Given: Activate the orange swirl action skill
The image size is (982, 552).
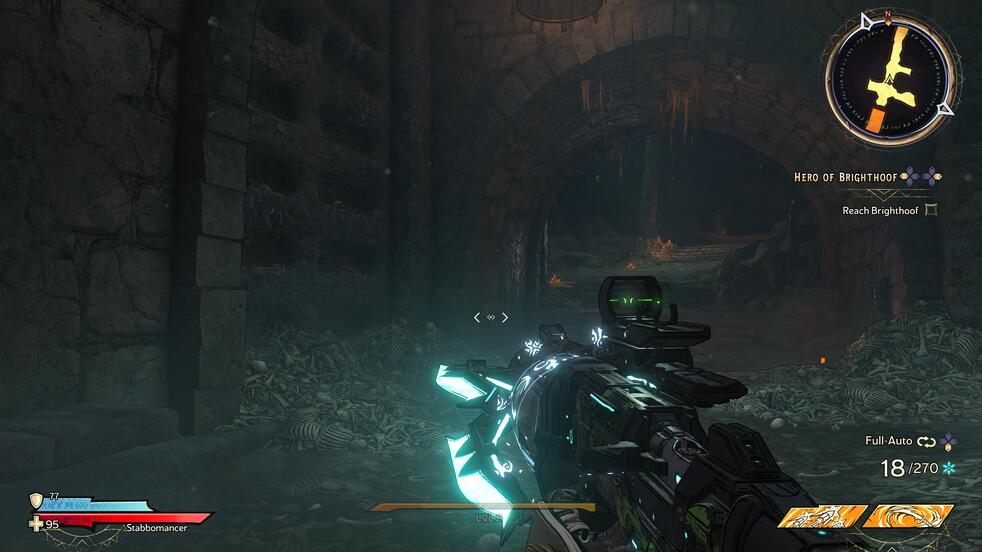Looking at the screenshot, I should pos(908,518).
